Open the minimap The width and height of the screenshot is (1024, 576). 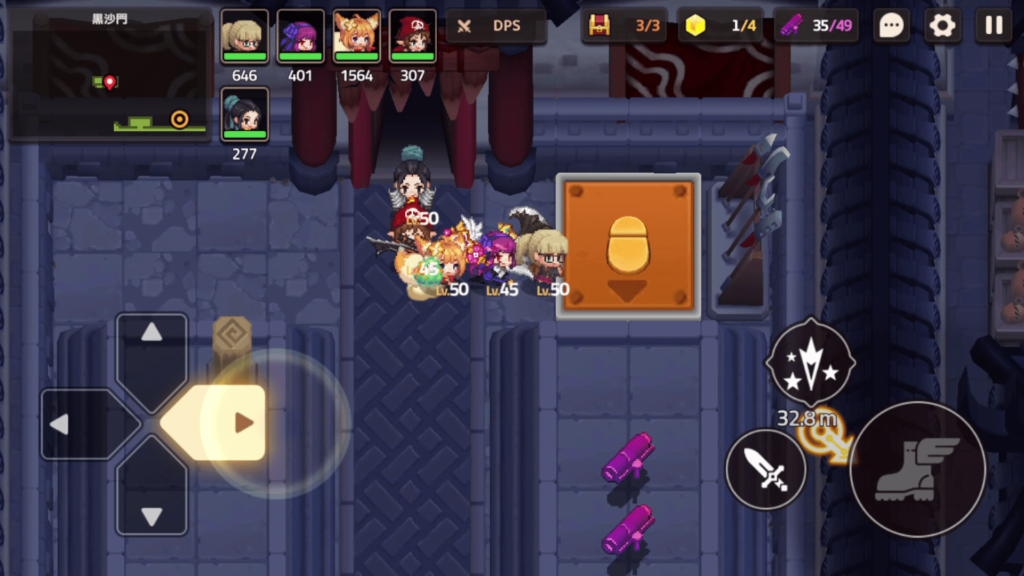110,75
